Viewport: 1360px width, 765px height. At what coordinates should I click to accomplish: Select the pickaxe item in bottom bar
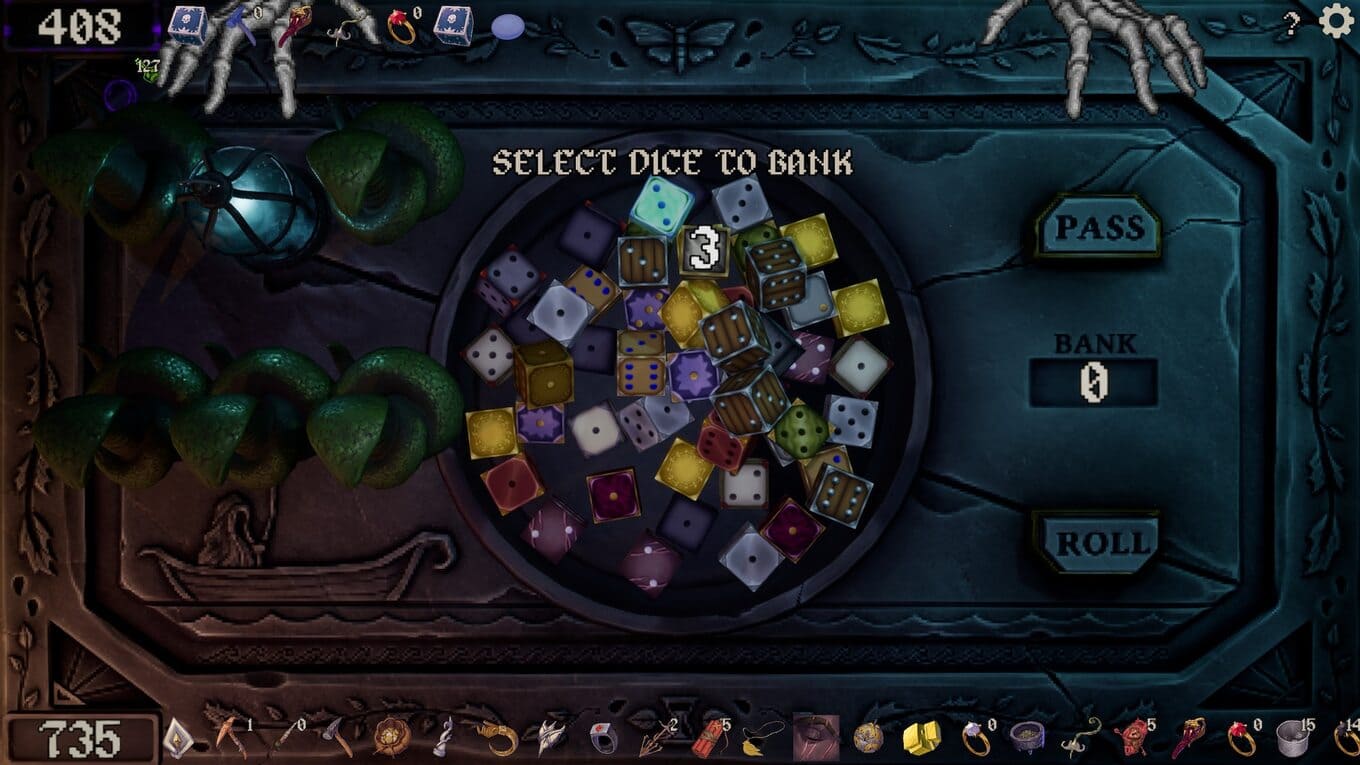[230, 738]
